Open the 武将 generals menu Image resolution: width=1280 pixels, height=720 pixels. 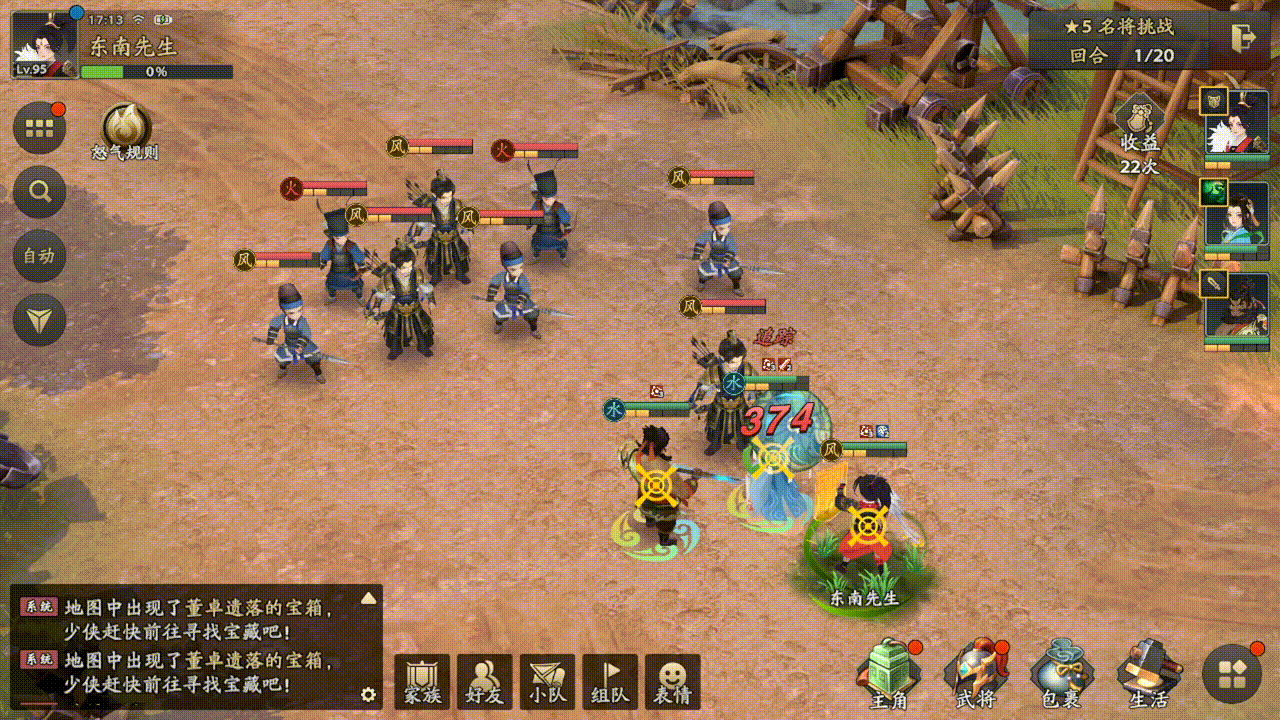(x=977, y=675)
